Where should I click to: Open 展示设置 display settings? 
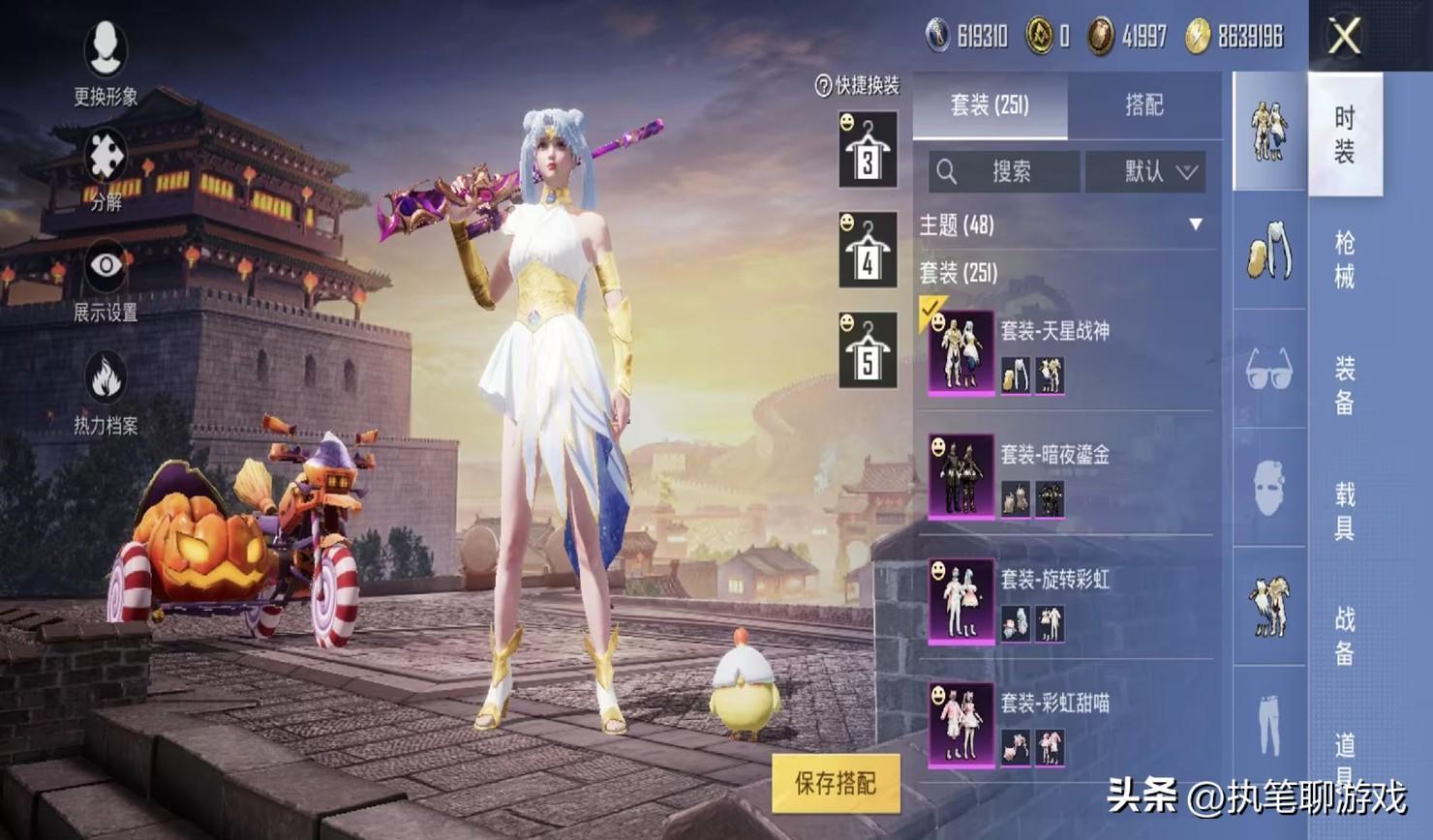tap(106, 279)
